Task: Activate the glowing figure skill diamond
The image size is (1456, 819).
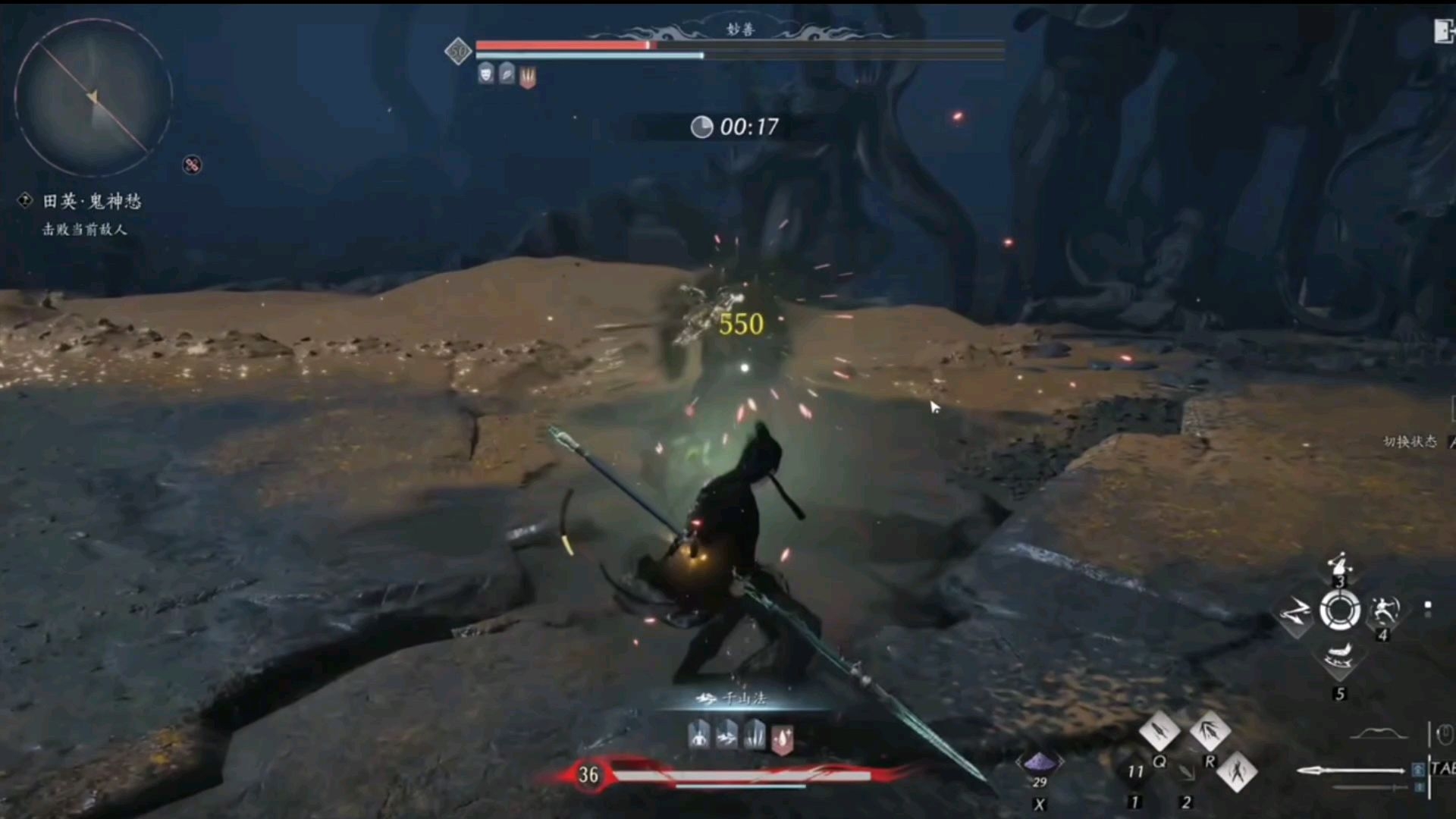Action: (1237, 771)
